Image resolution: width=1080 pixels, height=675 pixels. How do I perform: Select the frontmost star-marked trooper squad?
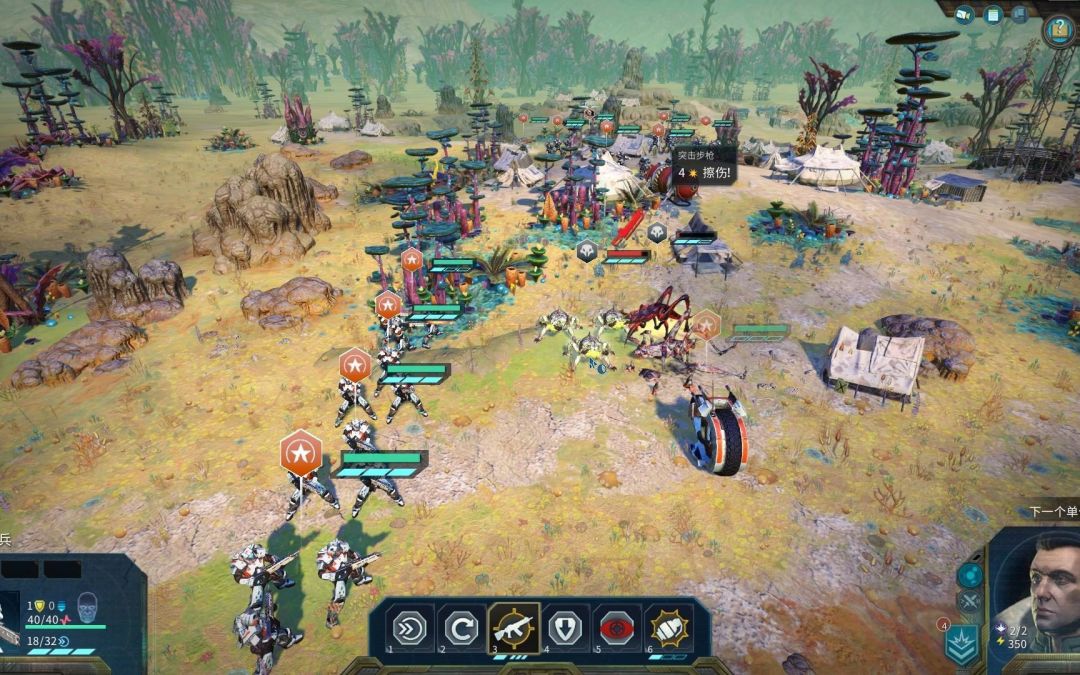300,454
